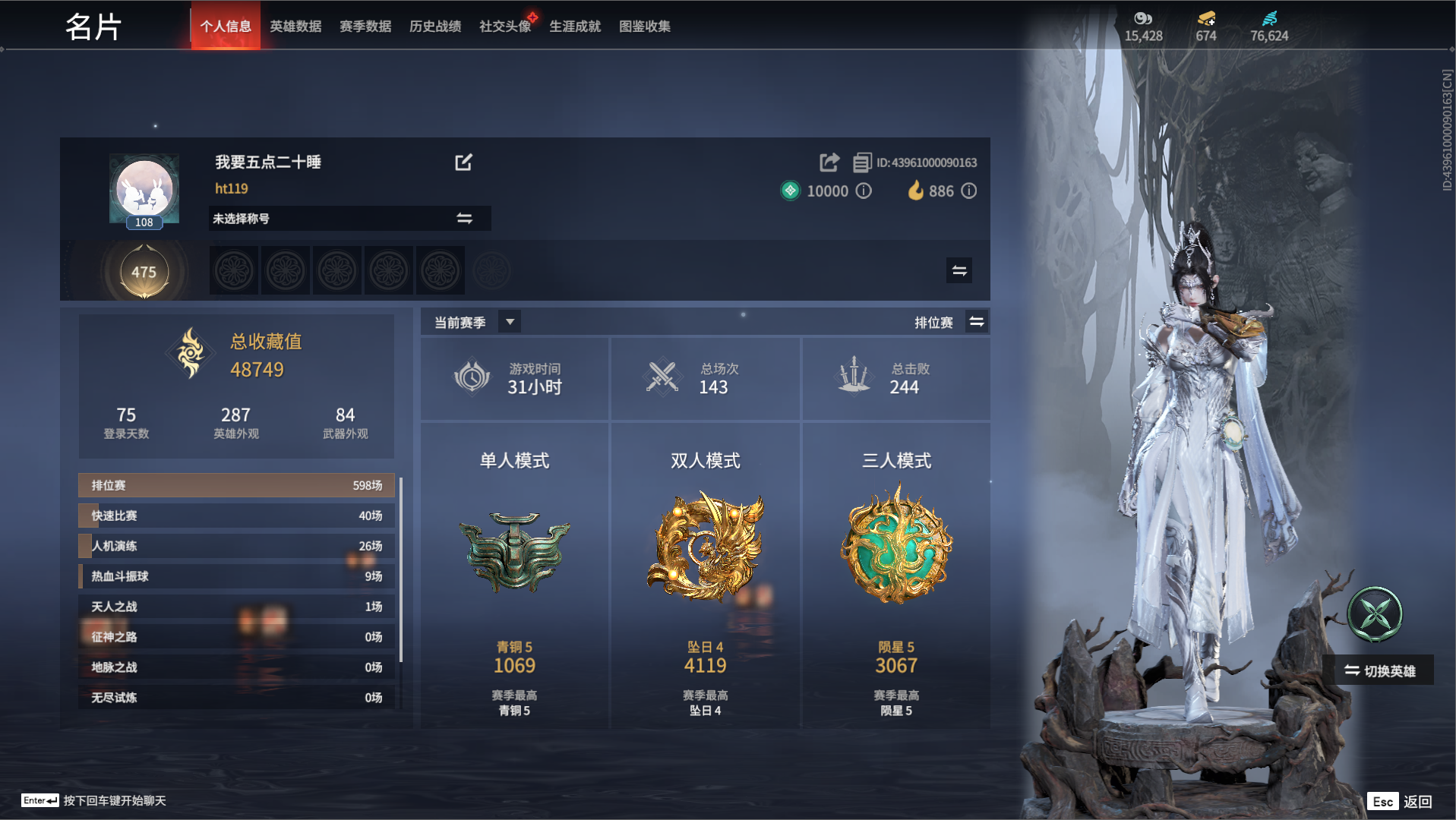The height and width of the screenshot is (820, 1456).
Task: Click the player avatar portrait
Action: pyautogui.click(x=144, y=189)
